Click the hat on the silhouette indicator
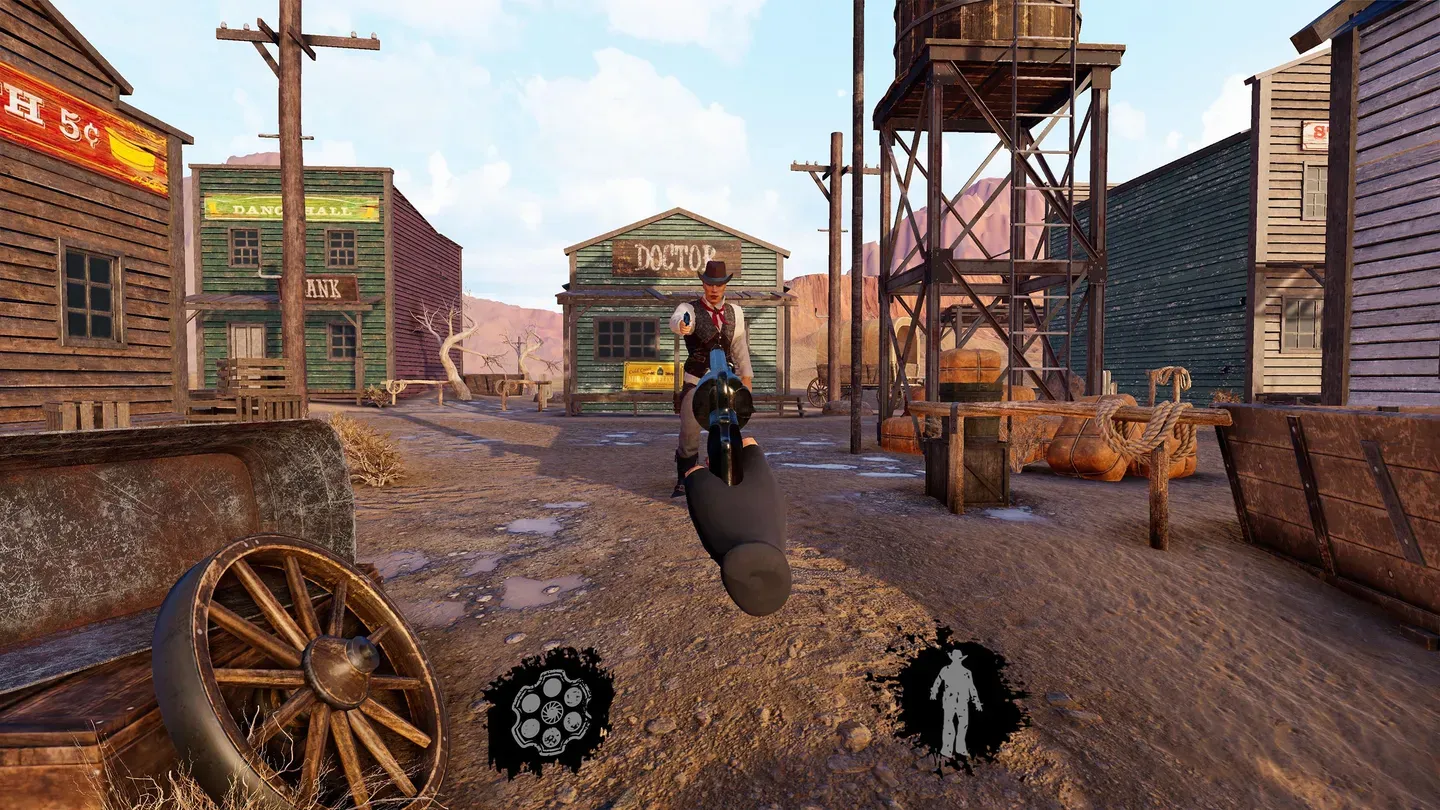The height and width of the screenshot is (810, 1440). pos(958,656)
